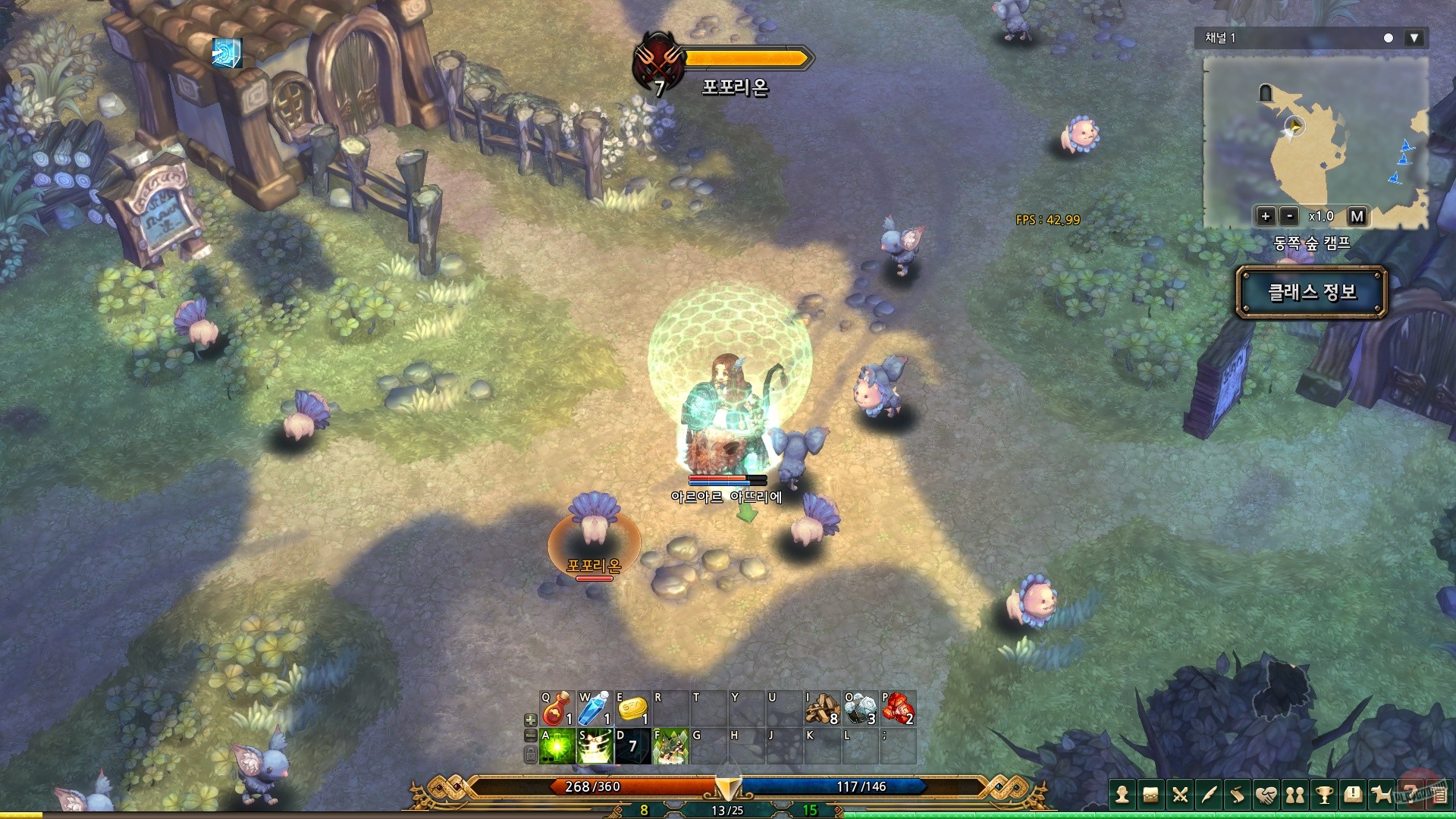
Task: Open the 채널 1 channel dropdown arrow
Action: click(x=1415, y=37)
